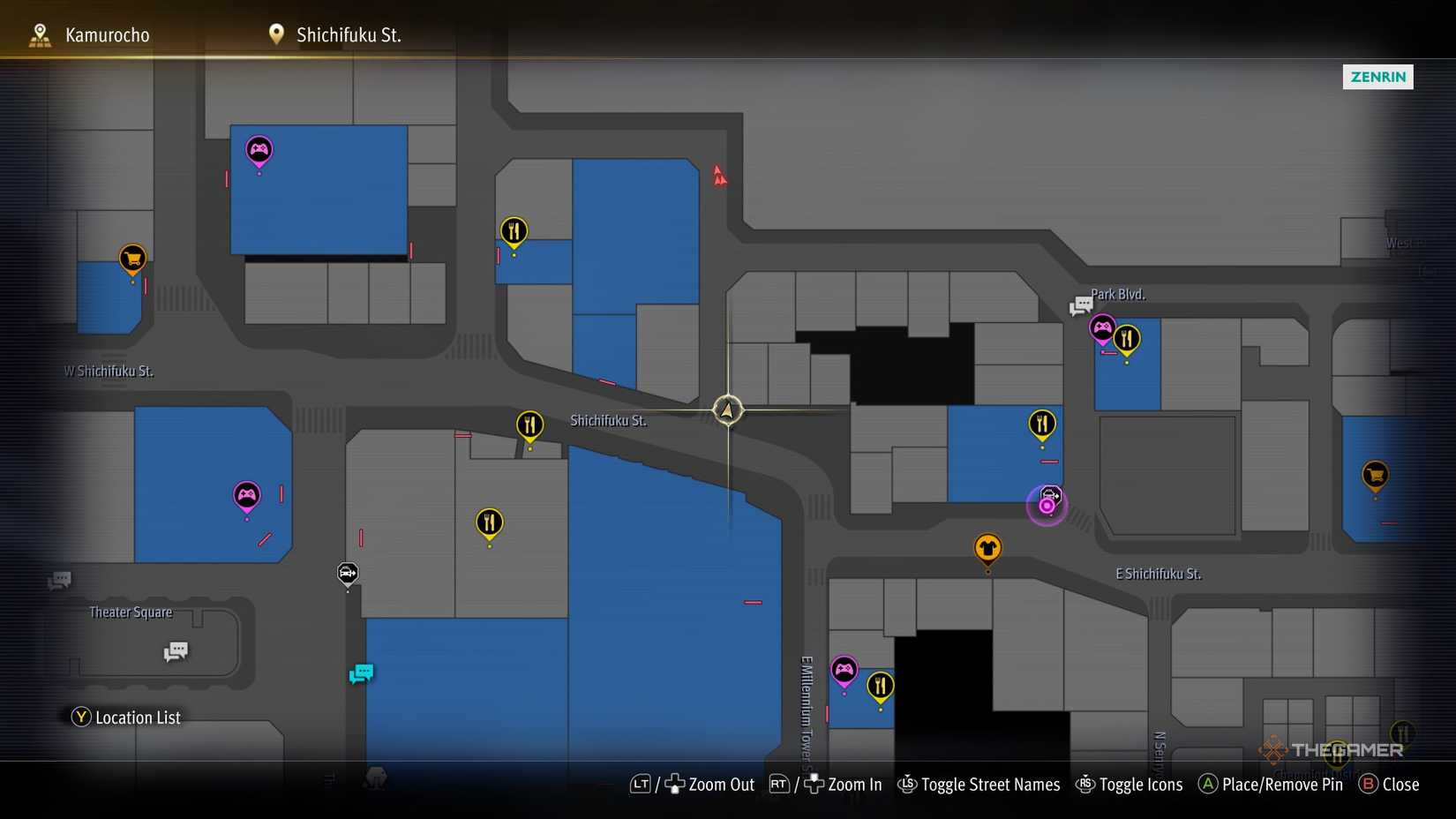Click the ZENRIN credit label
Viewport: 1456px width, 819px height.
(x=1377, y=77)
